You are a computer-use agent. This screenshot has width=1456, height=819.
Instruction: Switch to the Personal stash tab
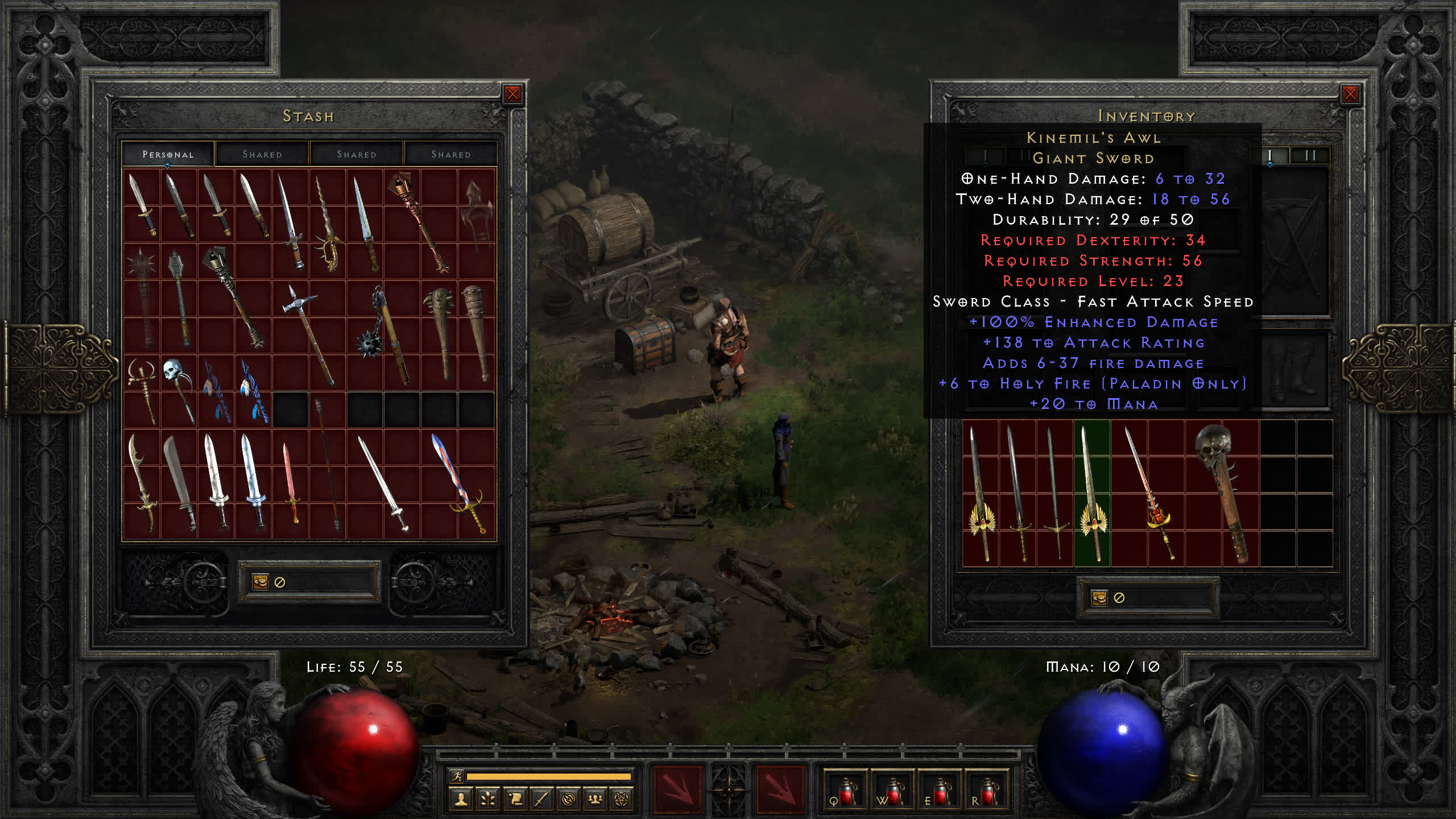click(x=168, y=154)
